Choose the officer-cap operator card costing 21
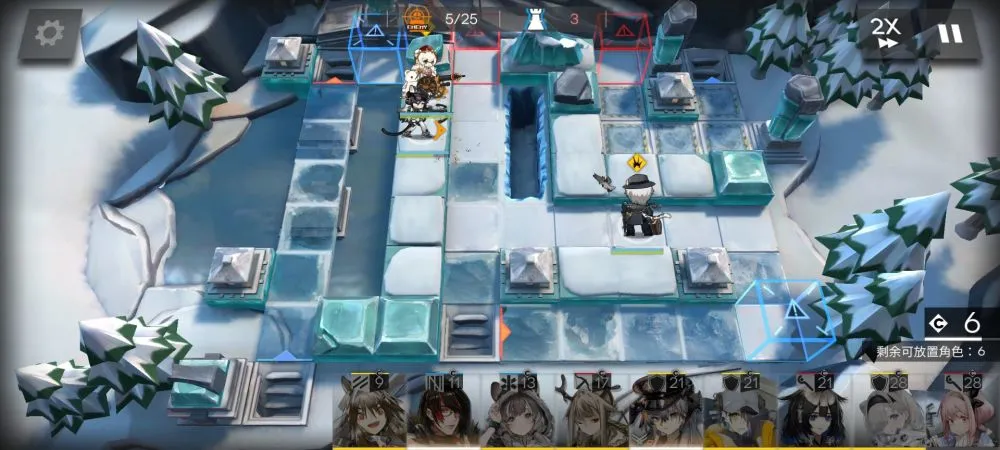This screenshot has width=1000, height=450. click(x=664, y=412)
